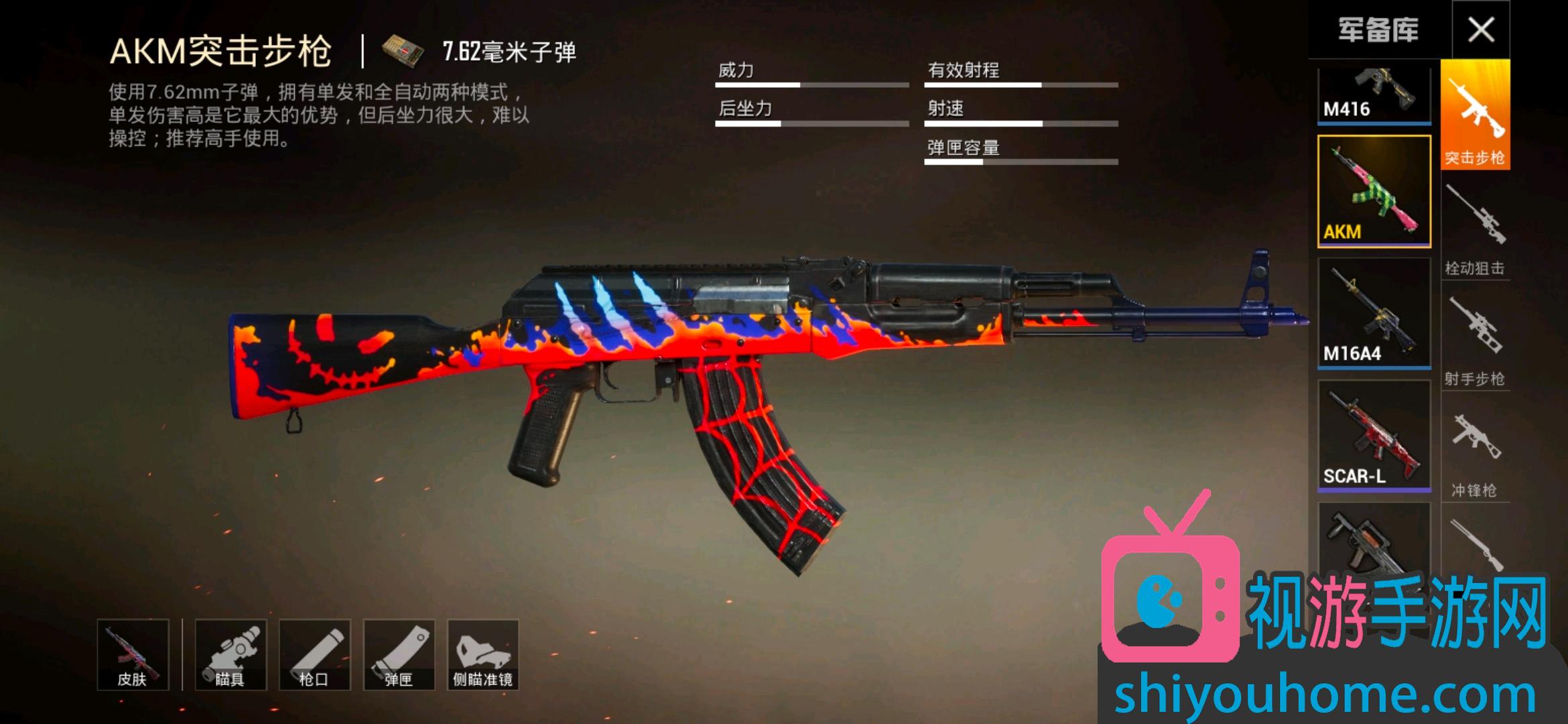Select the M416 weapon thumbnail
Screen dimensions: 1568x724
tap(1374, 95)
